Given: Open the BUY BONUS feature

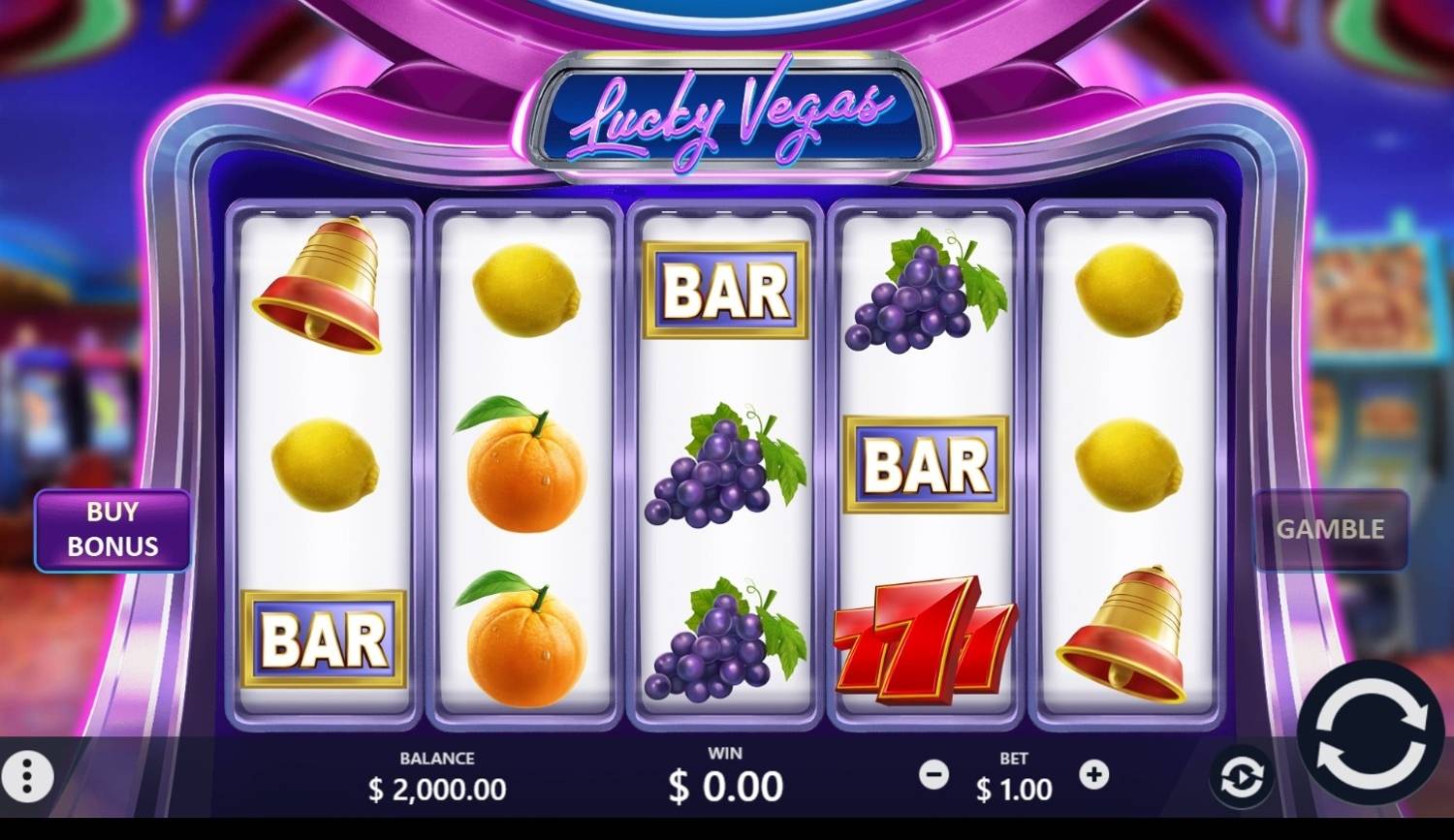Looking at the screenshot, I should click(x=111, y=529).
